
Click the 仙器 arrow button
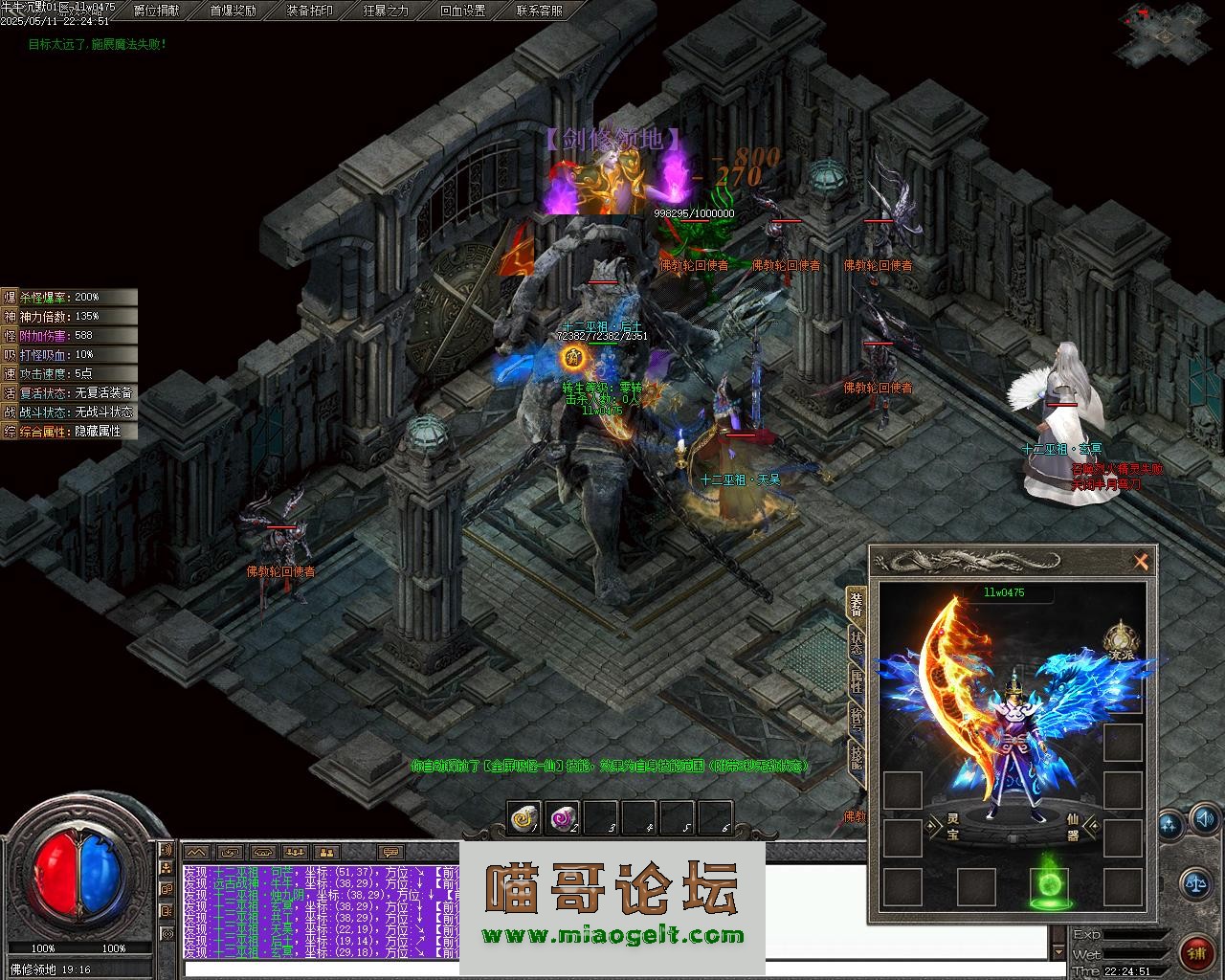(x=1092, y=826)
